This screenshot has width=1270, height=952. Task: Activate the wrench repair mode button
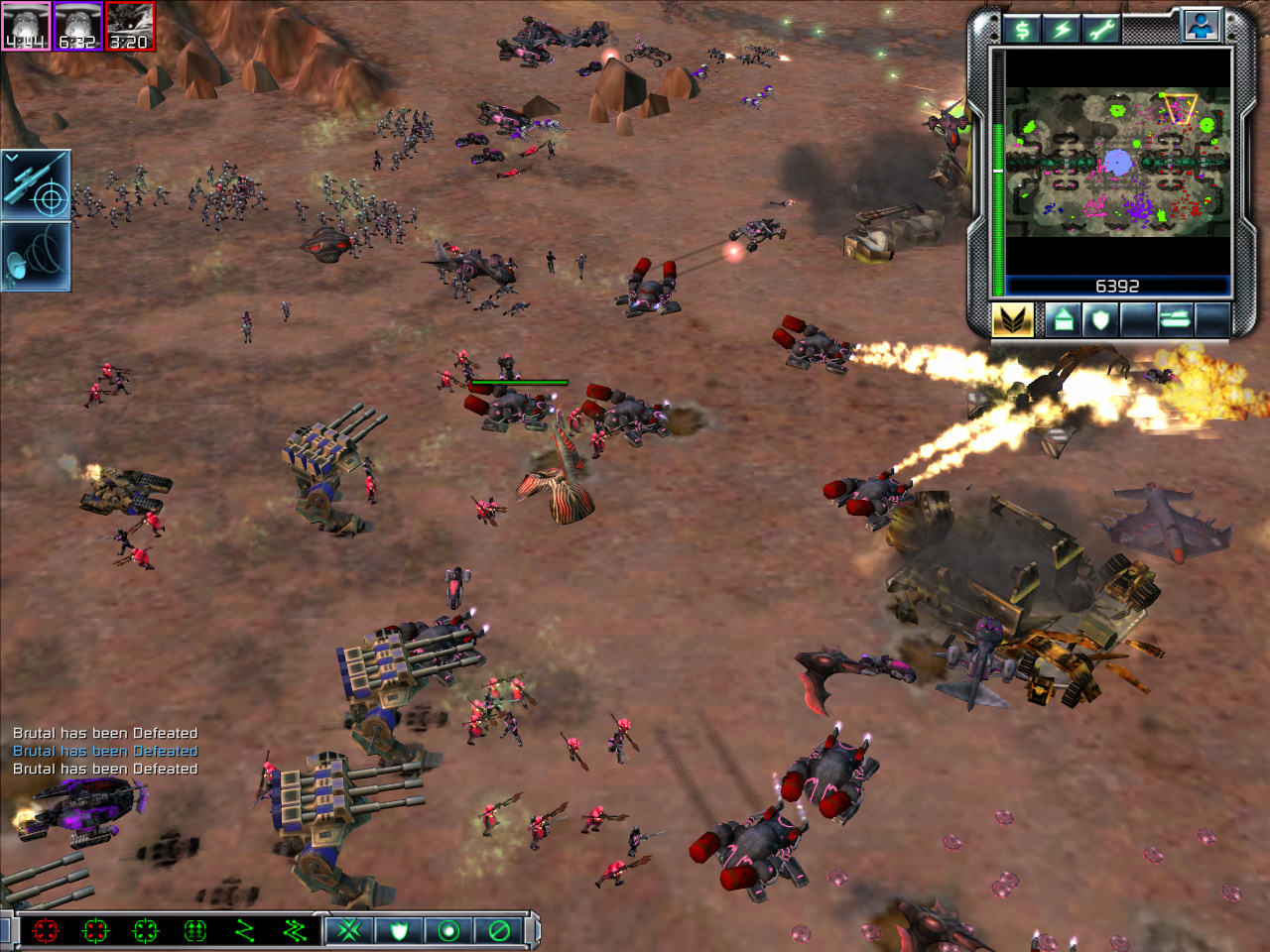(x=1100, y=29)
